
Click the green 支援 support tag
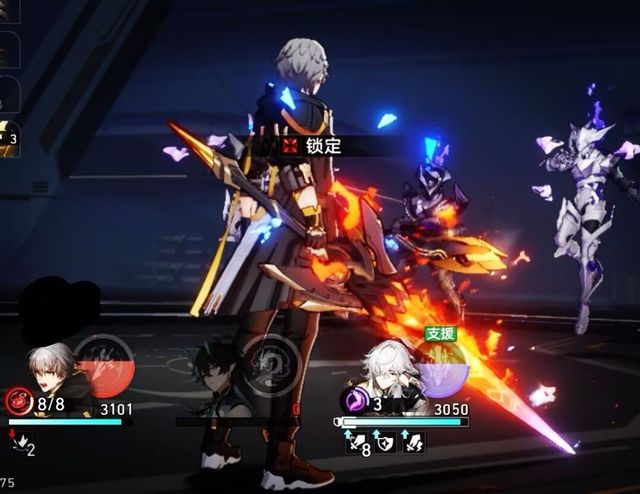[440, 334]
